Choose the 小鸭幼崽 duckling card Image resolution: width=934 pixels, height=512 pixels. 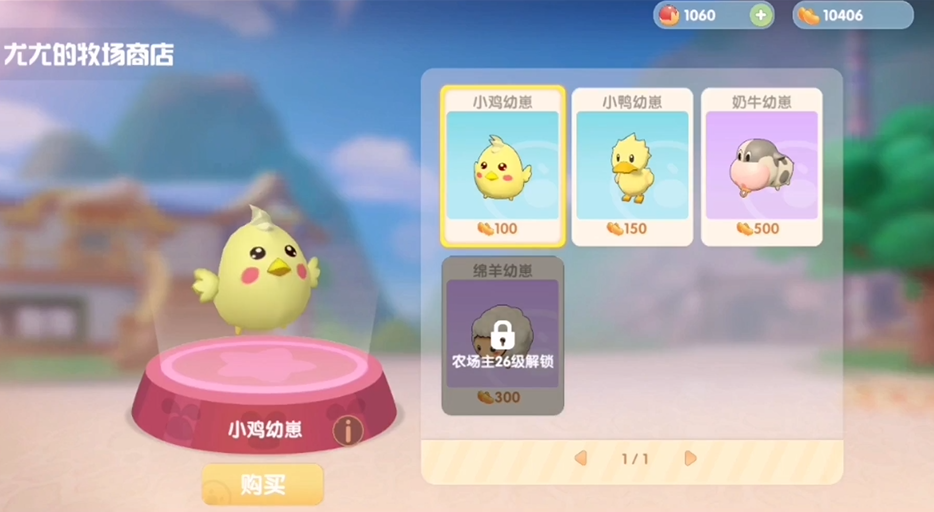(632, 166)
